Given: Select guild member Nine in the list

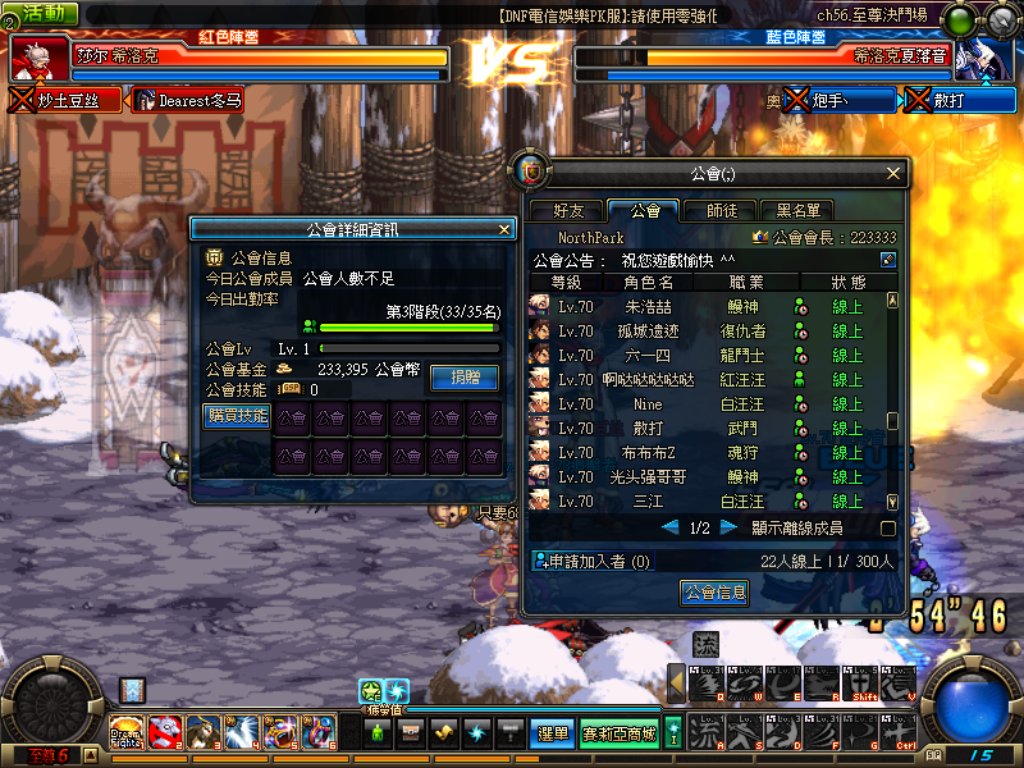Looking at the screenshot, I should (x=648, y=404).
